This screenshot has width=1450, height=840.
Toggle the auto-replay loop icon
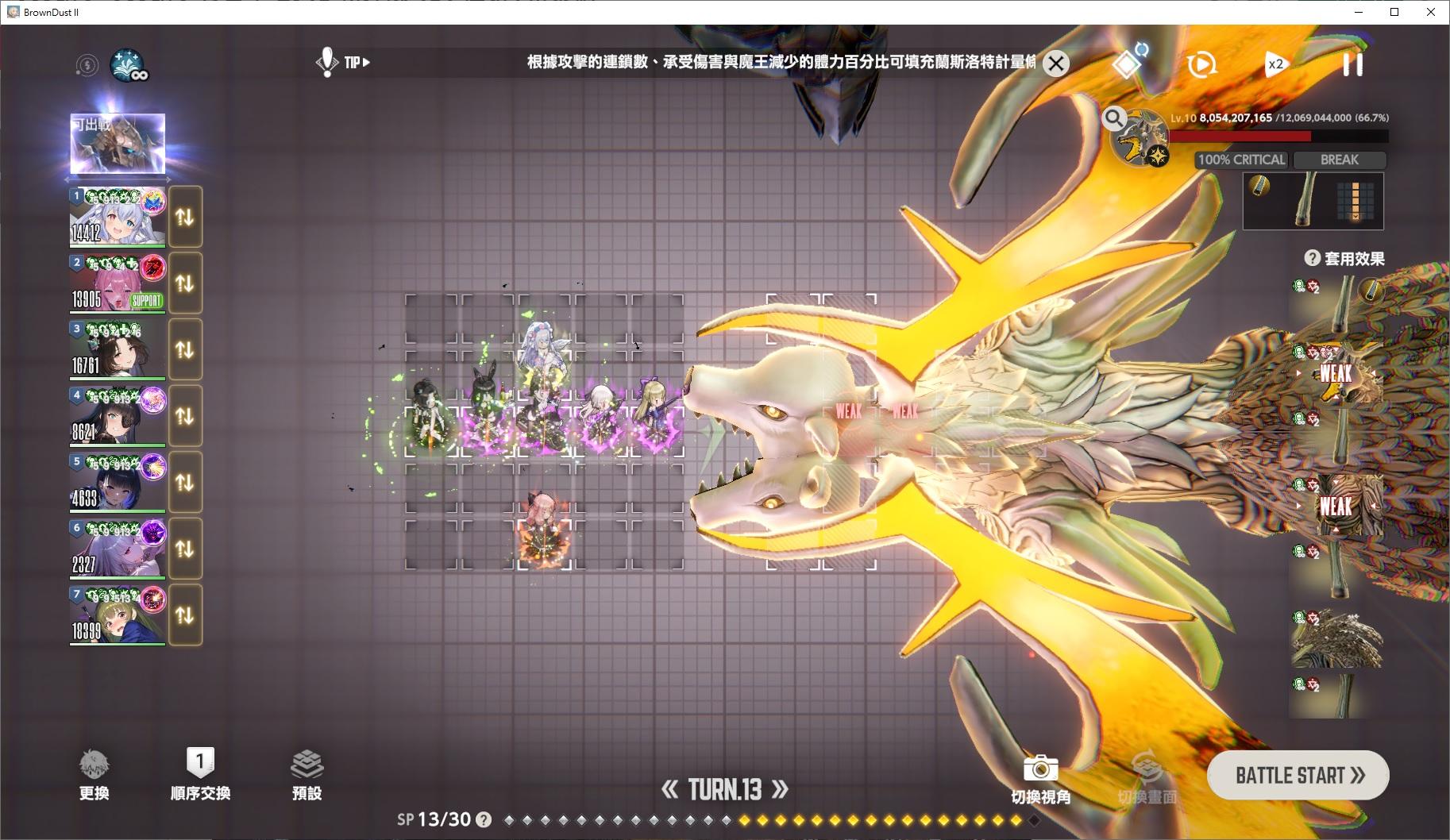coord(1202,64)
